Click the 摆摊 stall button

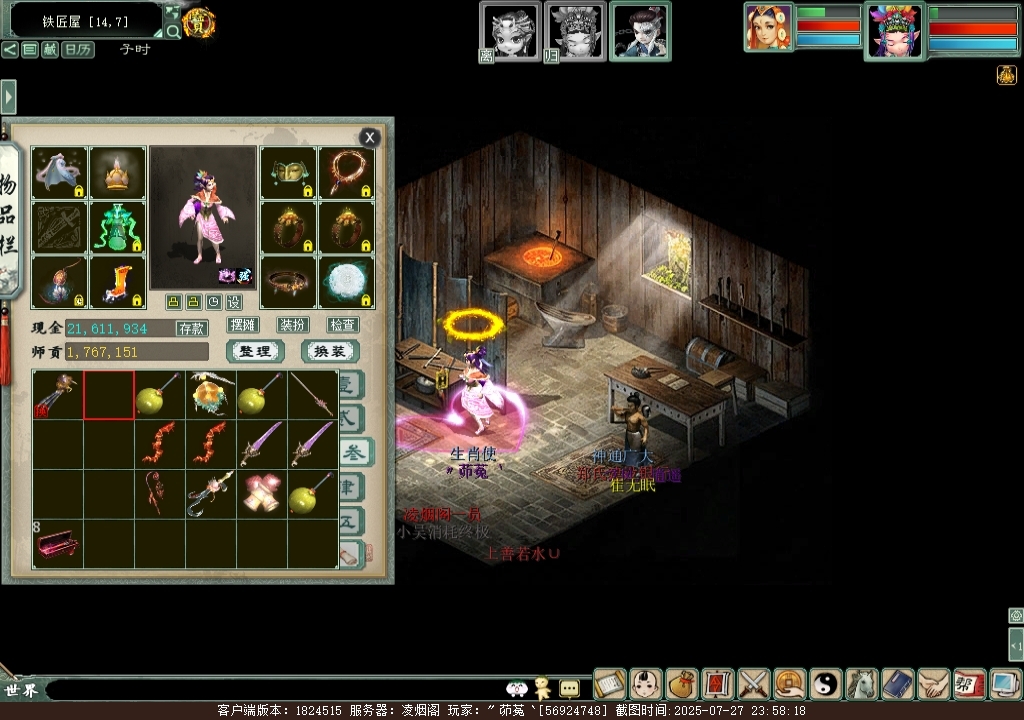click(x=243, y=325)
